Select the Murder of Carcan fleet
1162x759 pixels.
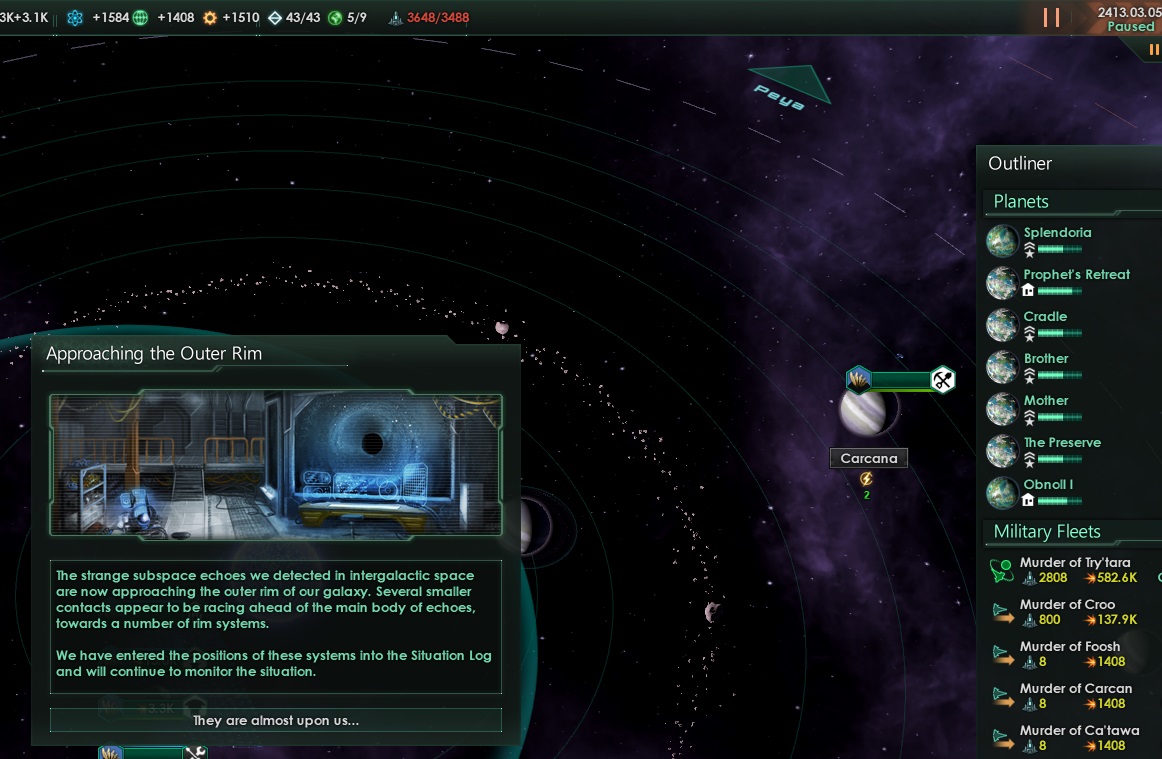pyautogui.click(x=1075, y=689)
